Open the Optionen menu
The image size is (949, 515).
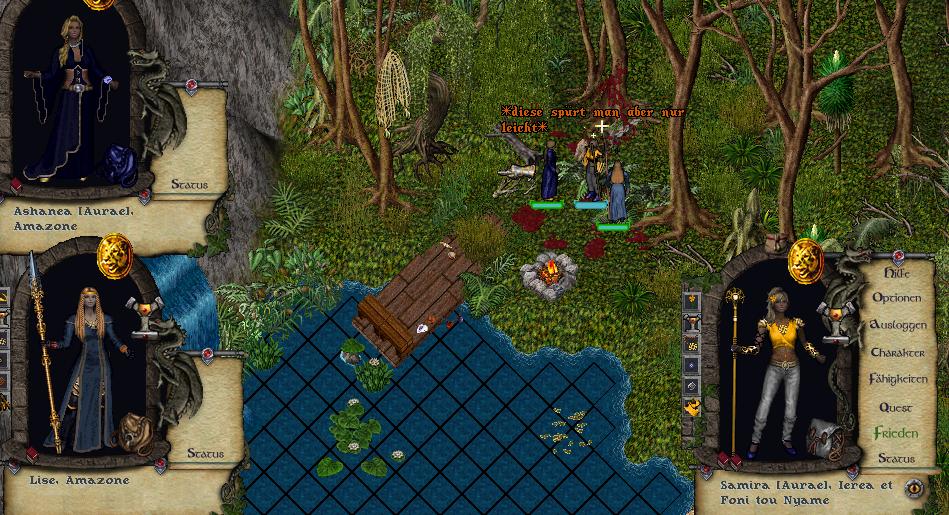898,298
